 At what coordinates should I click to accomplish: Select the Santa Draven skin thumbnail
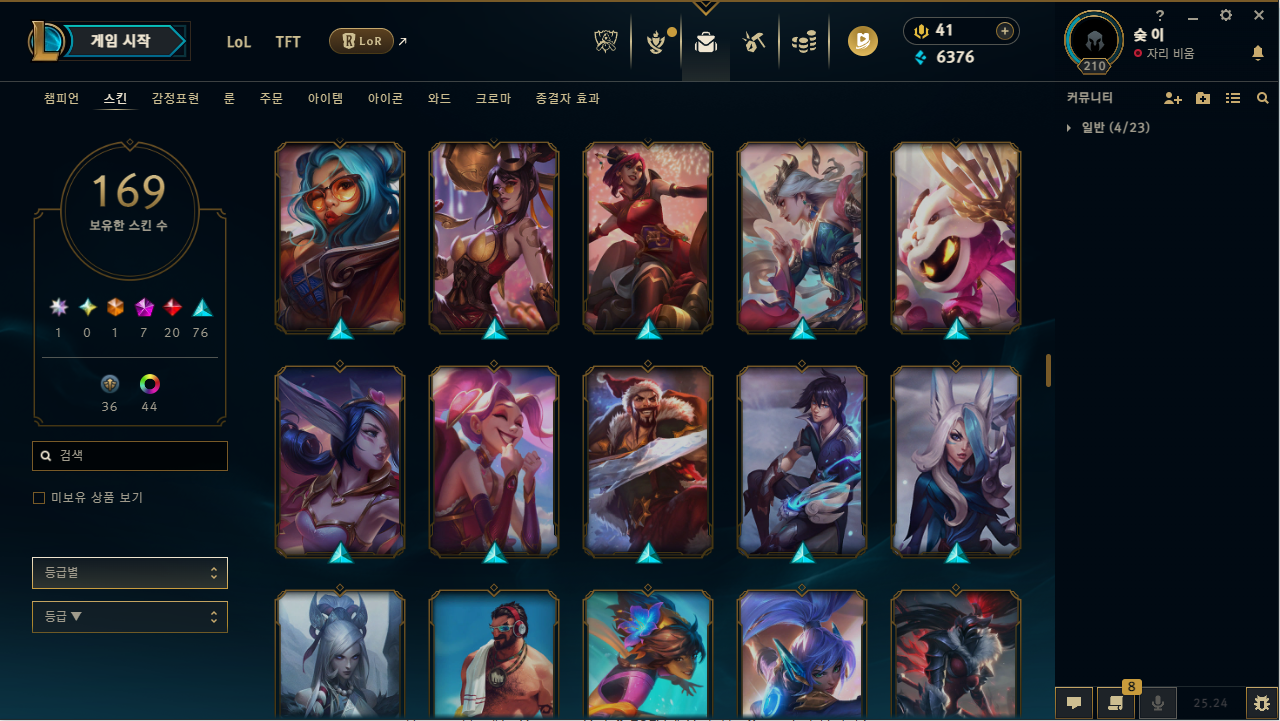(647, 461)
